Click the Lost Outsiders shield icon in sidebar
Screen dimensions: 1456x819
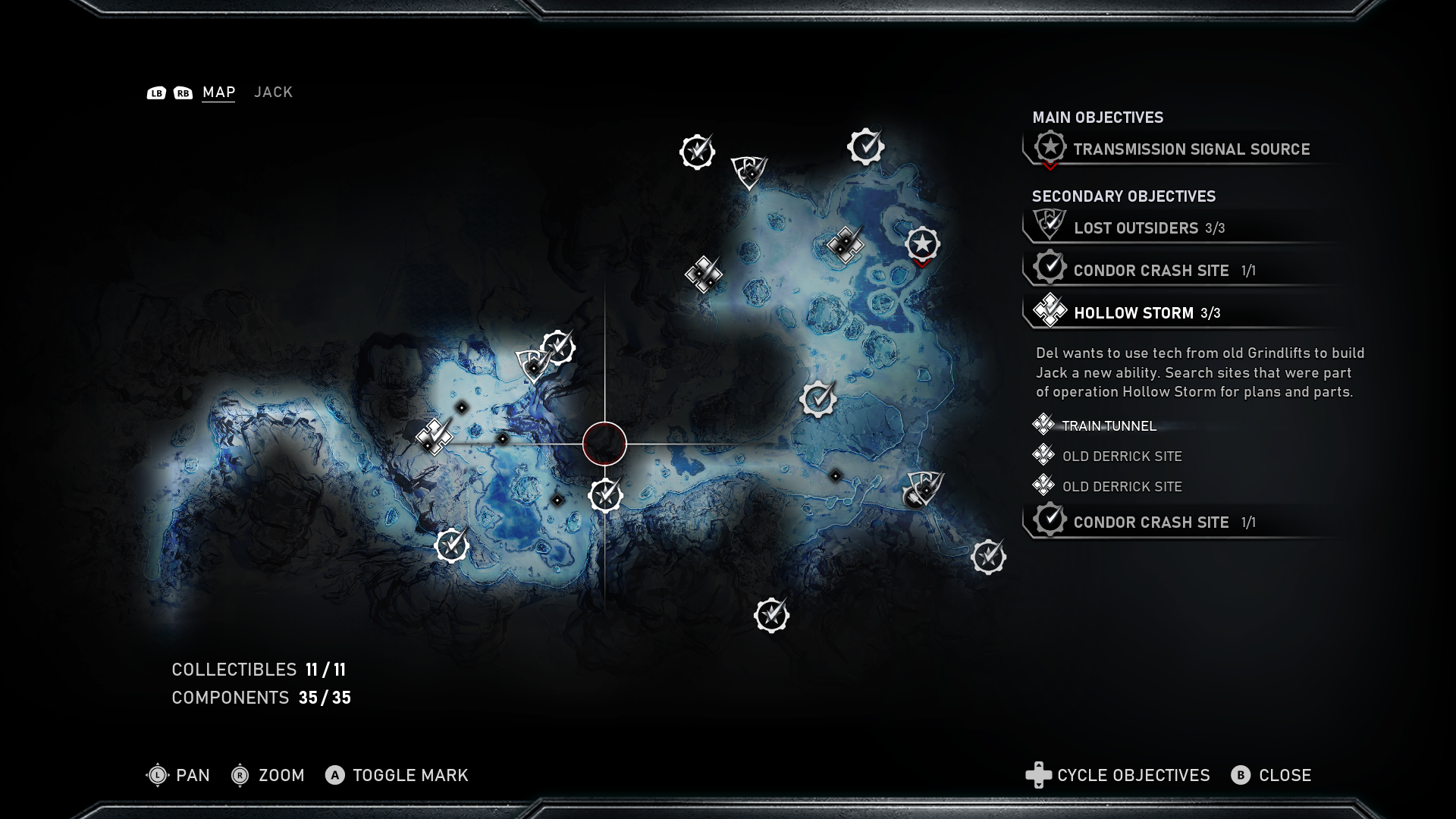[x=1050, y=224]
